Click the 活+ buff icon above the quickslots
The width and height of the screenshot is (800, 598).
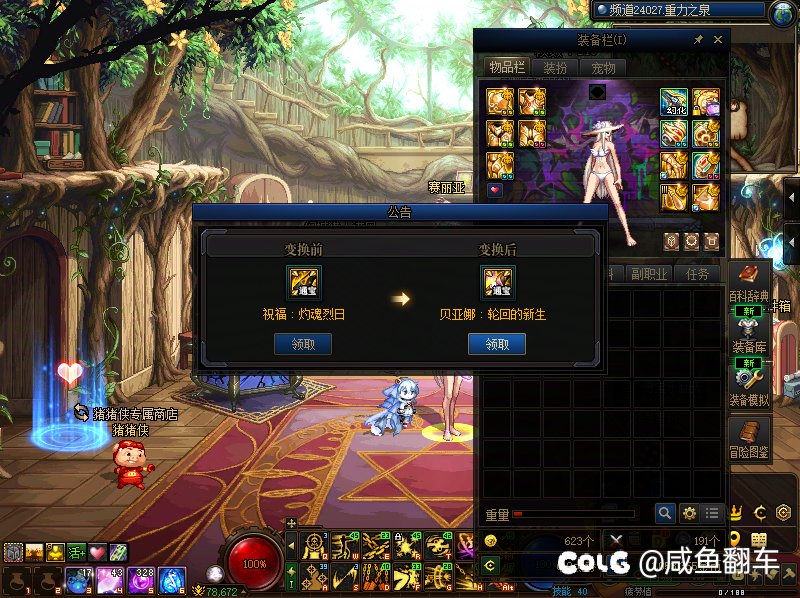[x=76, y=552]
